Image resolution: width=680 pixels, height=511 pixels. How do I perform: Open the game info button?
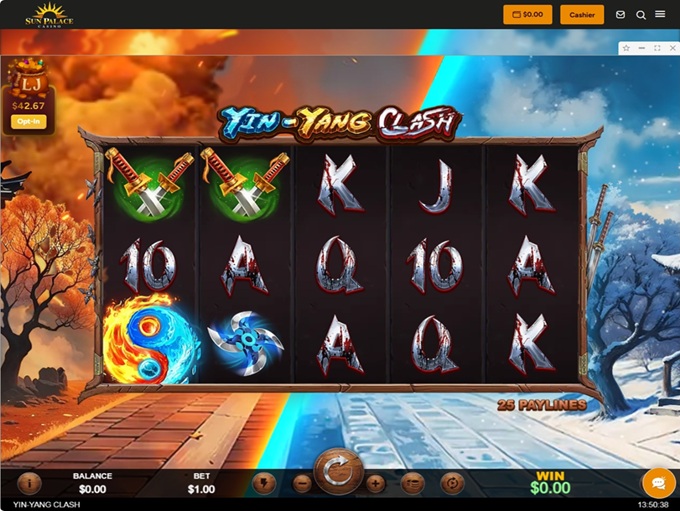(x=29, y=483)
